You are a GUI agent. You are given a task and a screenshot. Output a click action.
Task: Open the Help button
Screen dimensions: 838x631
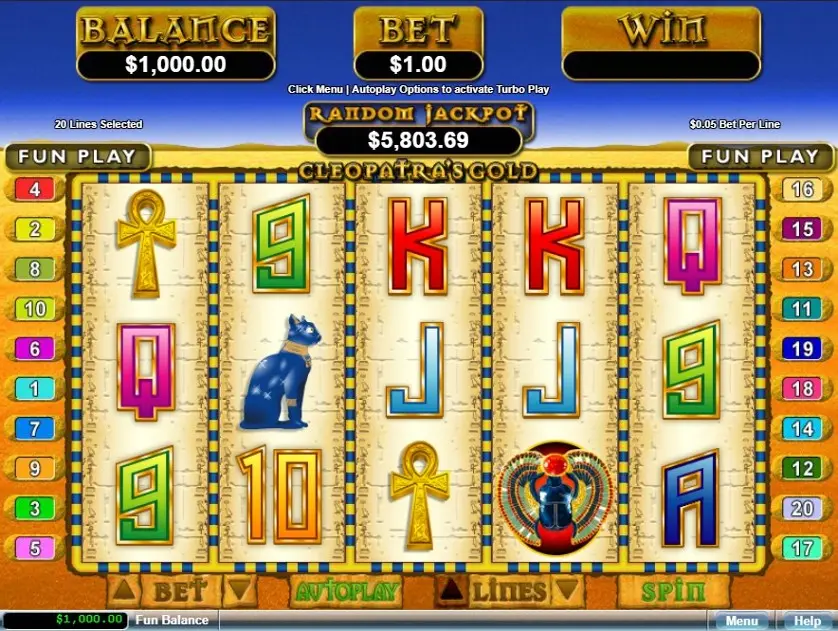coord(806,621)
